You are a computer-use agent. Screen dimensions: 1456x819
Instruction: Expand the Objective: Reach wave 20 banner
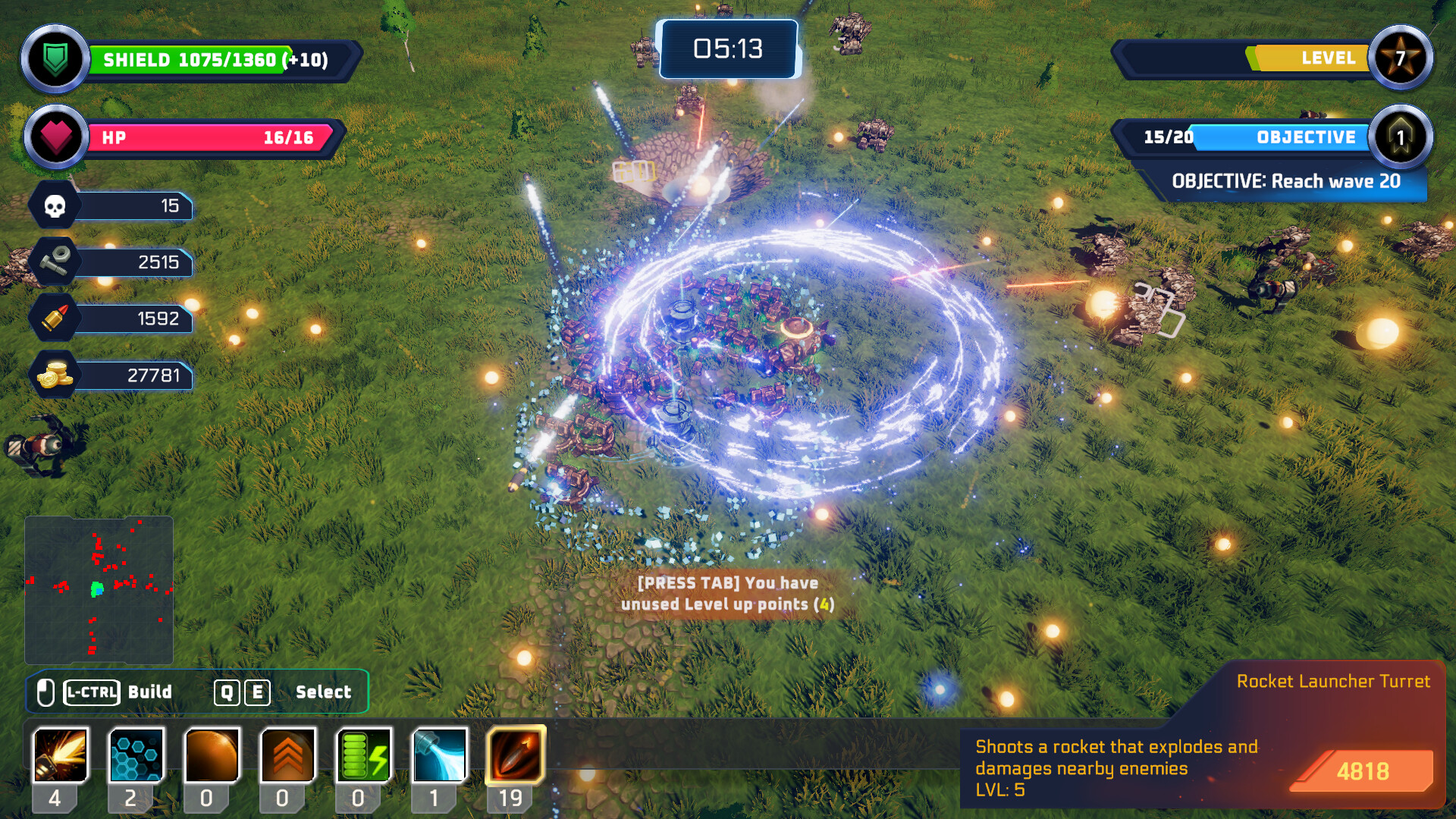click(x=1289, y=181)
